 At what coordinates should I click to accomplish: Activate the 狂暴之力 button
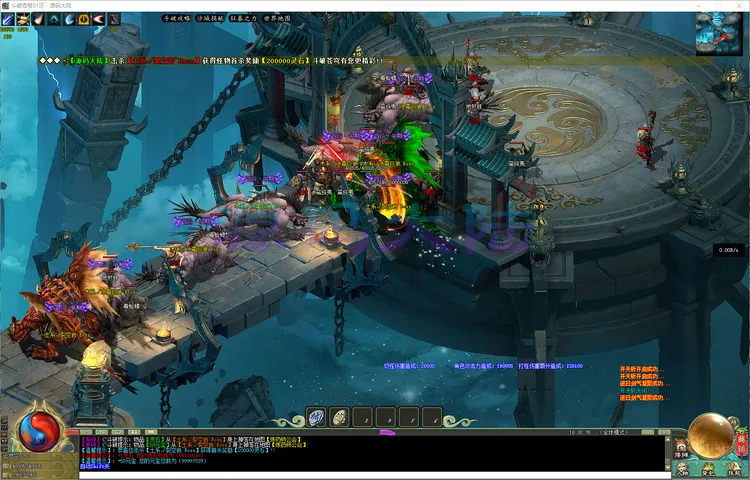(245, 18)
